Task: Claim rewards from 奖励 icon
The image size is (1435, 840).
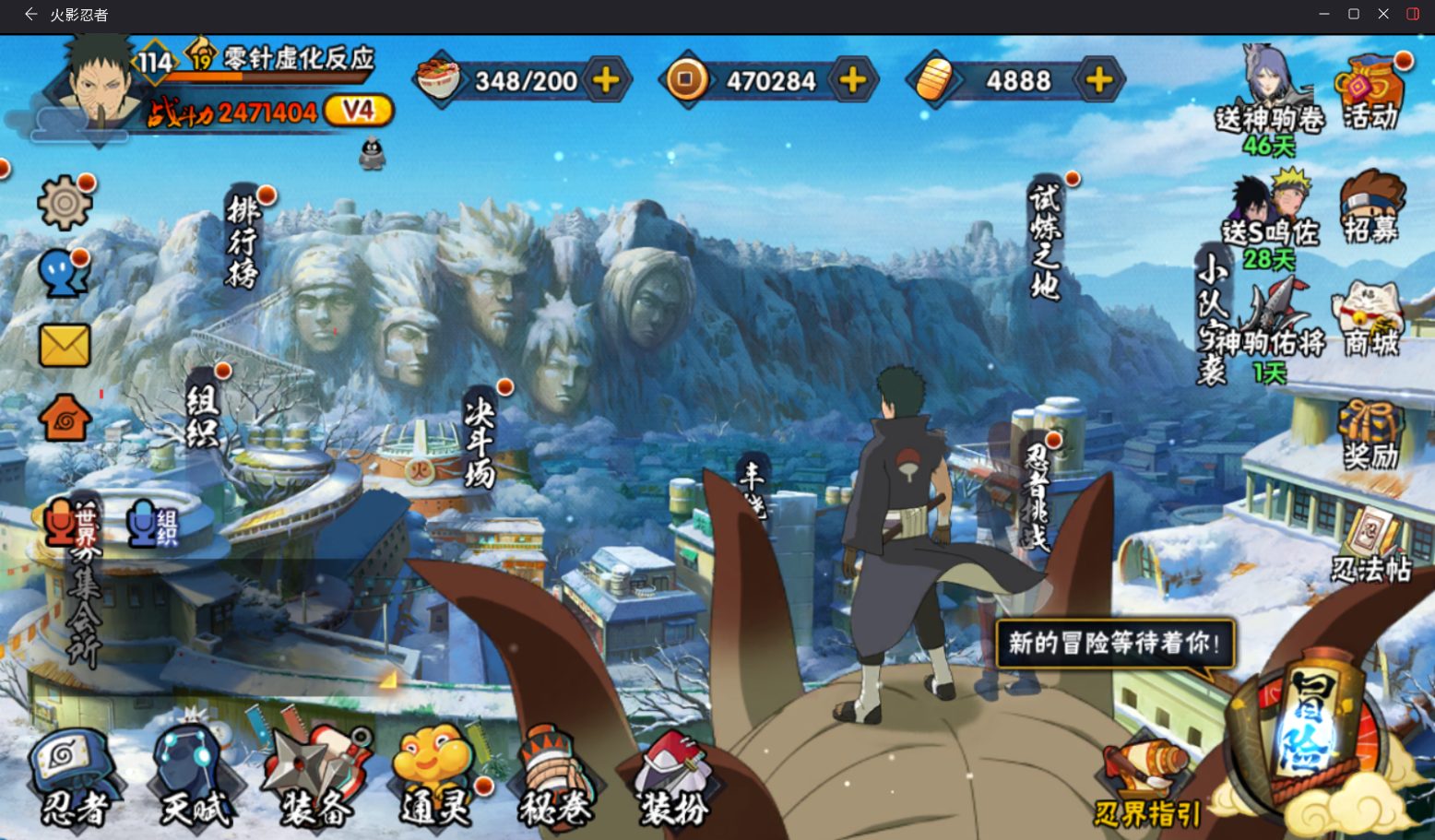Action: (1370, 435)
